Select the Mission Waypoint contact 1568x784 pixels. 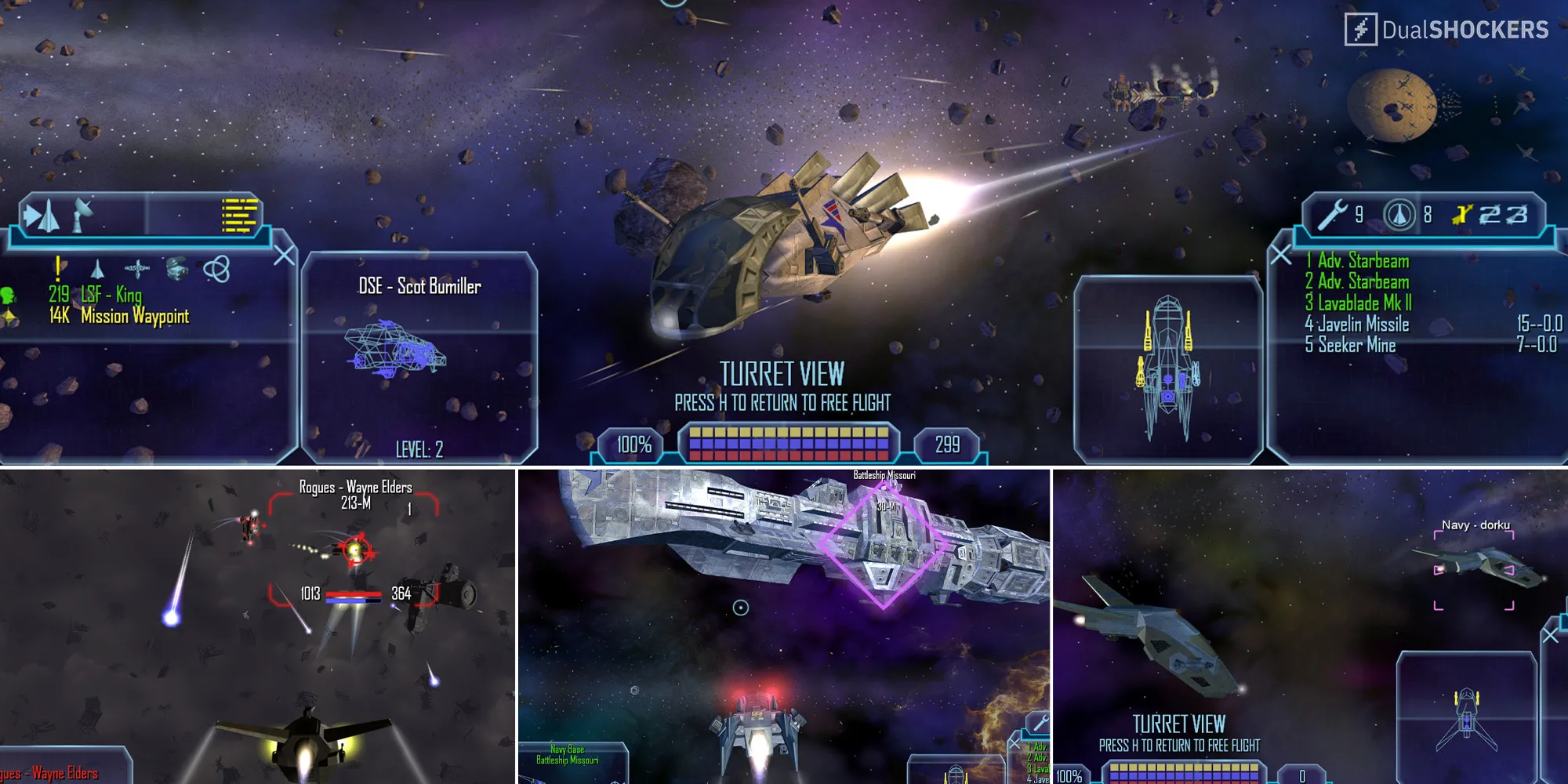tap(134, 316)
